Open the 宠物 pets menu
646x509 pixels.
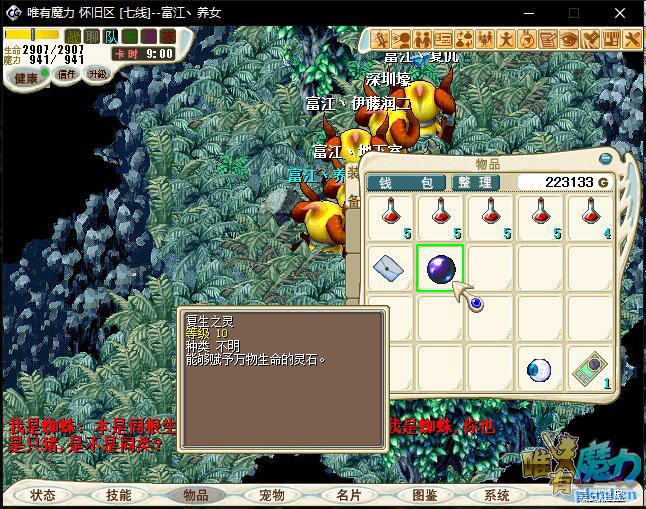[272, 495]
